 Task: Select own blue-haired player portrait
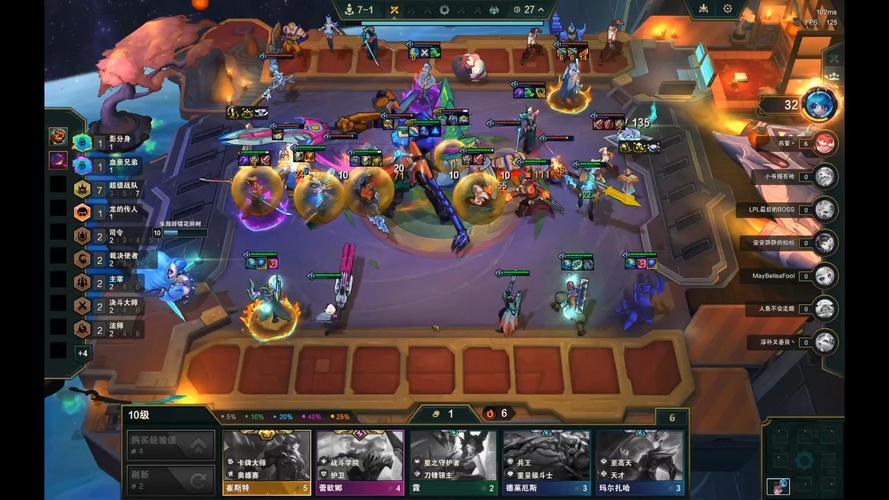pos(818,105)
